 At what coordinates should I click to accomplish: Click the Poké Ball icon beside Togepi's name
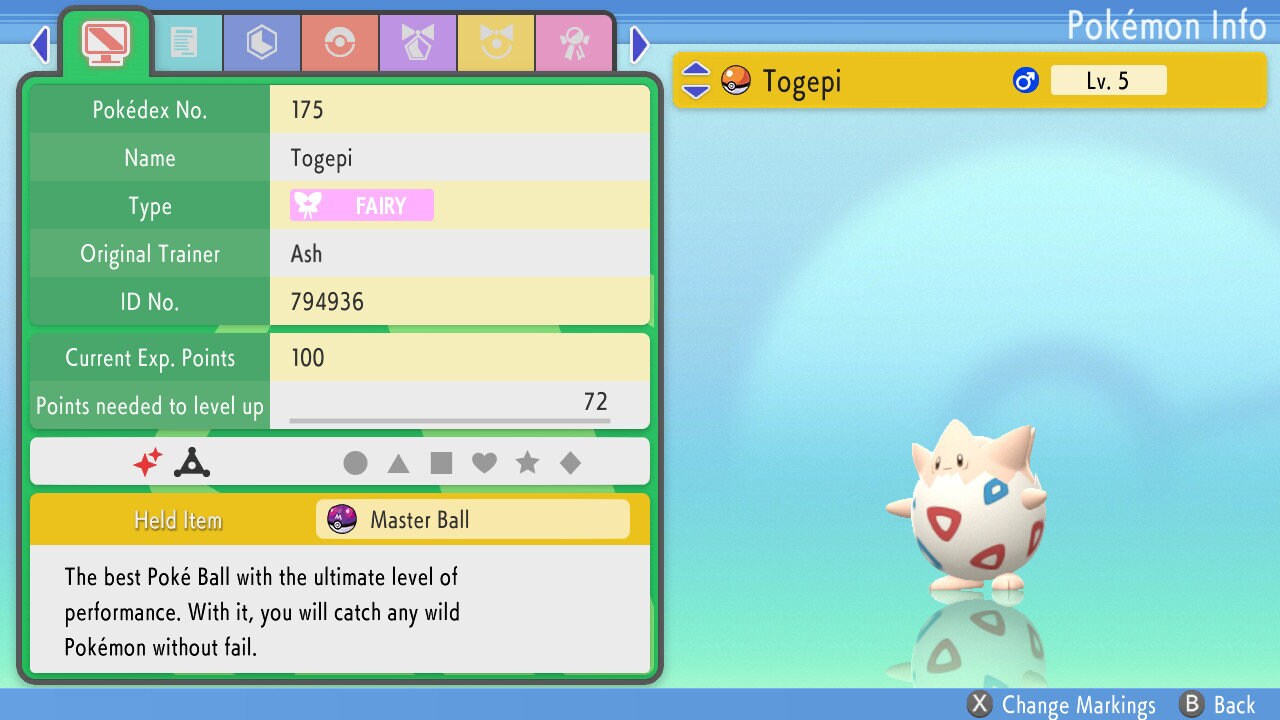(x=736, y=80)
